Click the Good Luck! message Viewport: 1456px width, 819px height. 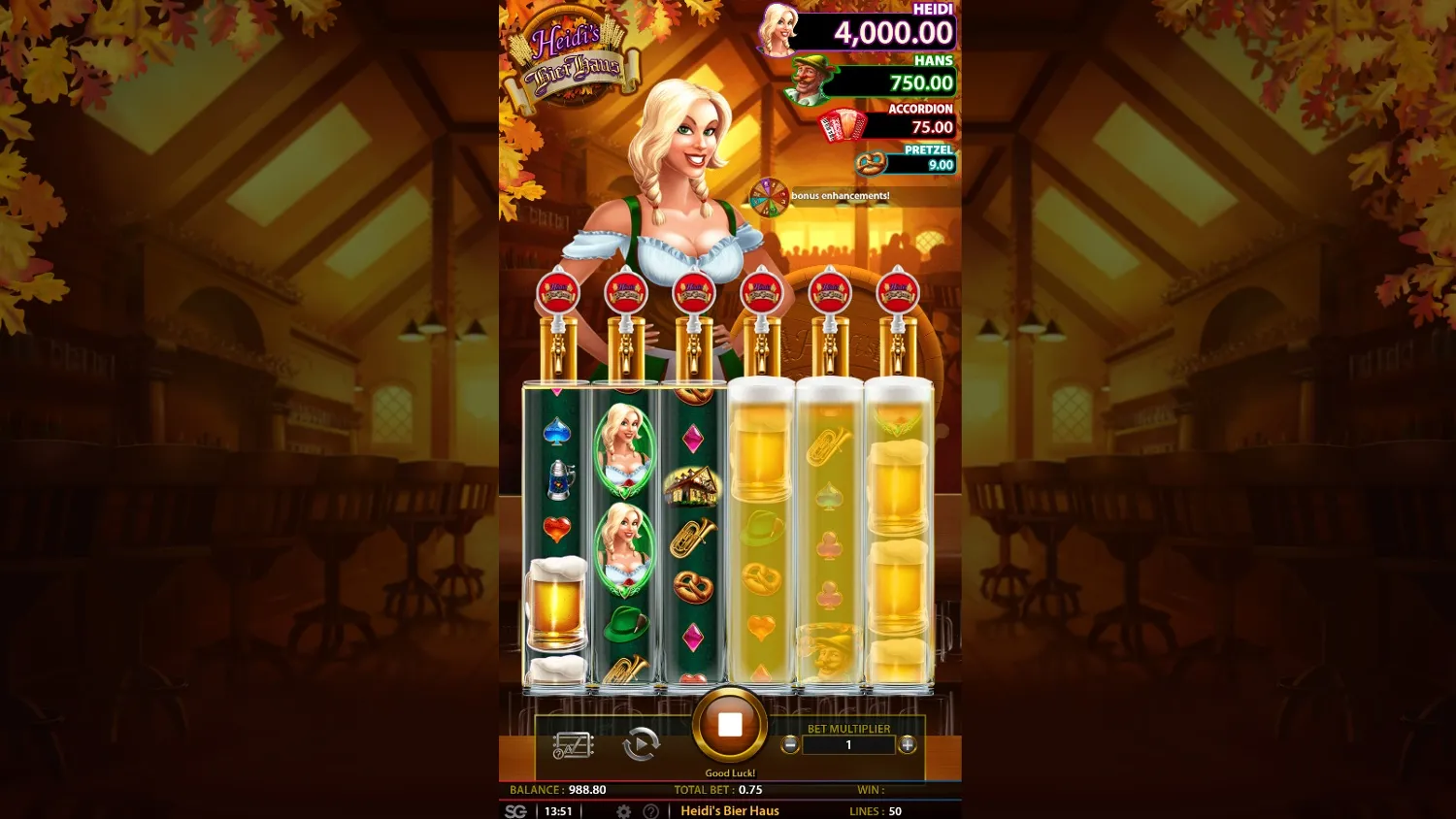tap(730, 772)
